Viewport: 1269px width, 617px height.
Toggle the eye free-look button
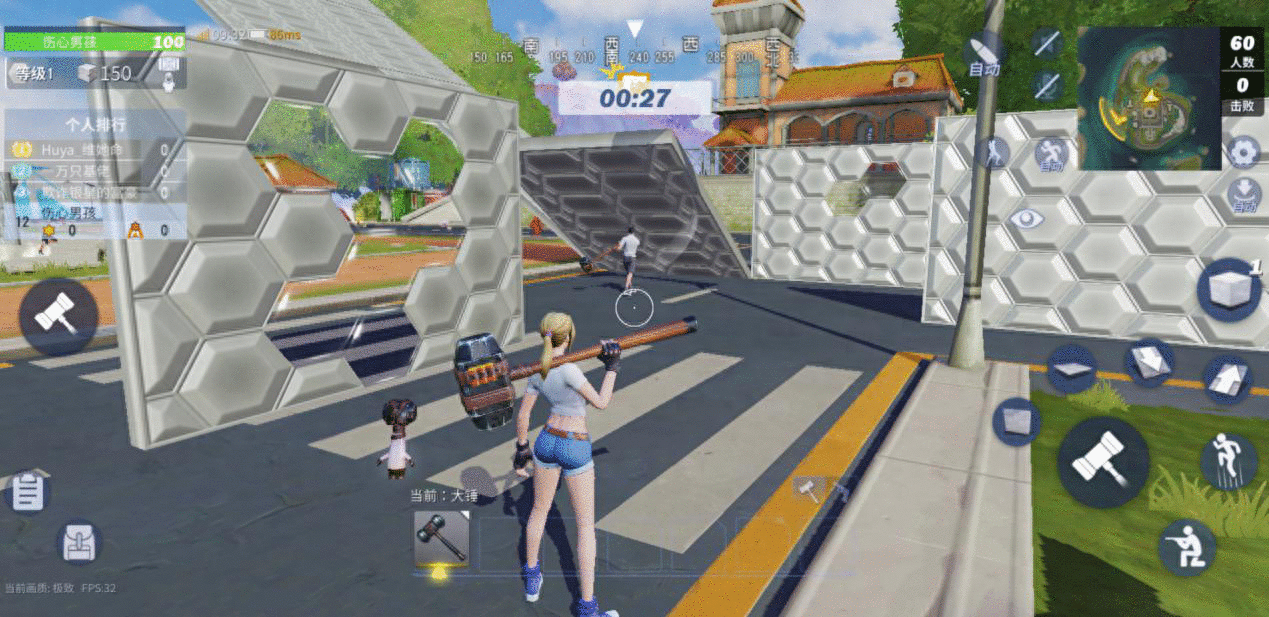click(x=1026, y=219)
